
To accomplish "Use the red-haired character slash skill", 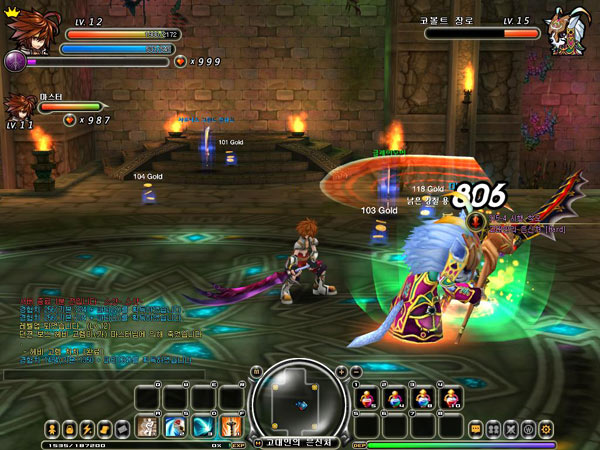I will [x=174, y=427].
